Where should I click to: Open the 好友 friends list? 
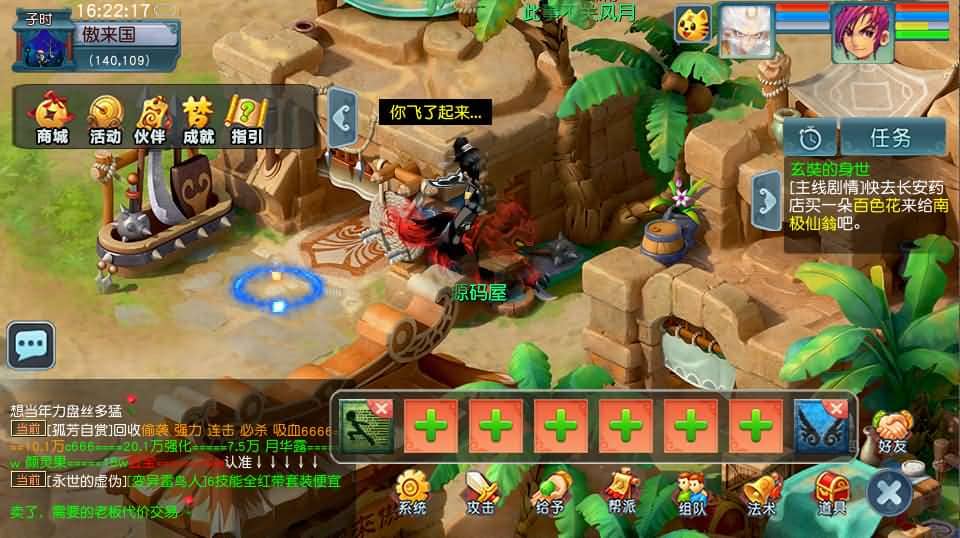pos(892,434)
